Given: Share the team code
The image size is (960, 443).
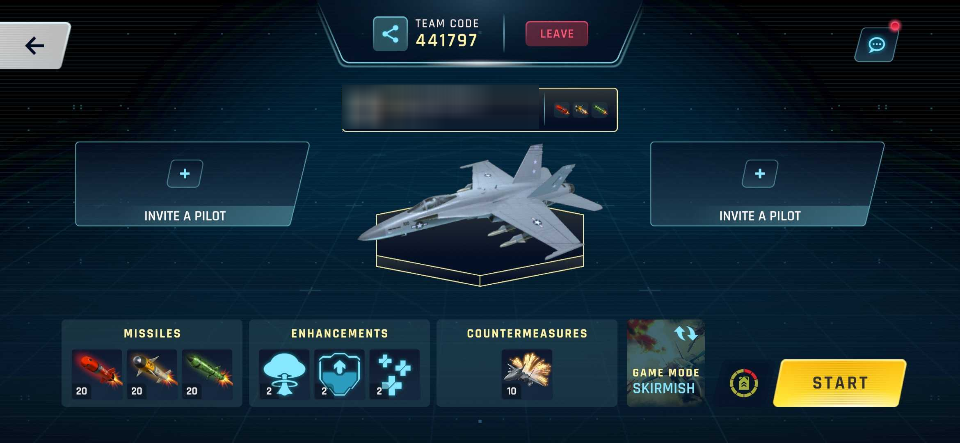Looking at the screenshot, I should click(390, 33).
